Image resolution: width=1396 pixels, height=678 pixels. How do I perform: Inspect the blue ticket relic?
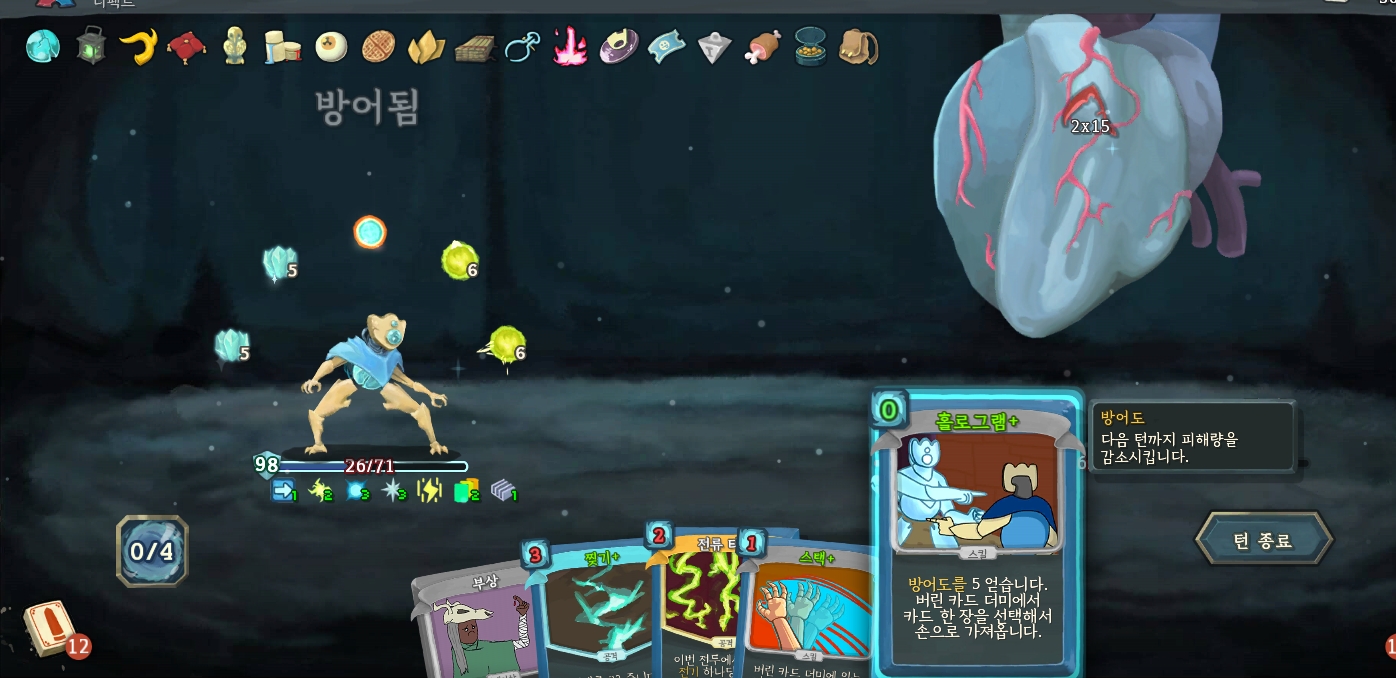(666, 46)
